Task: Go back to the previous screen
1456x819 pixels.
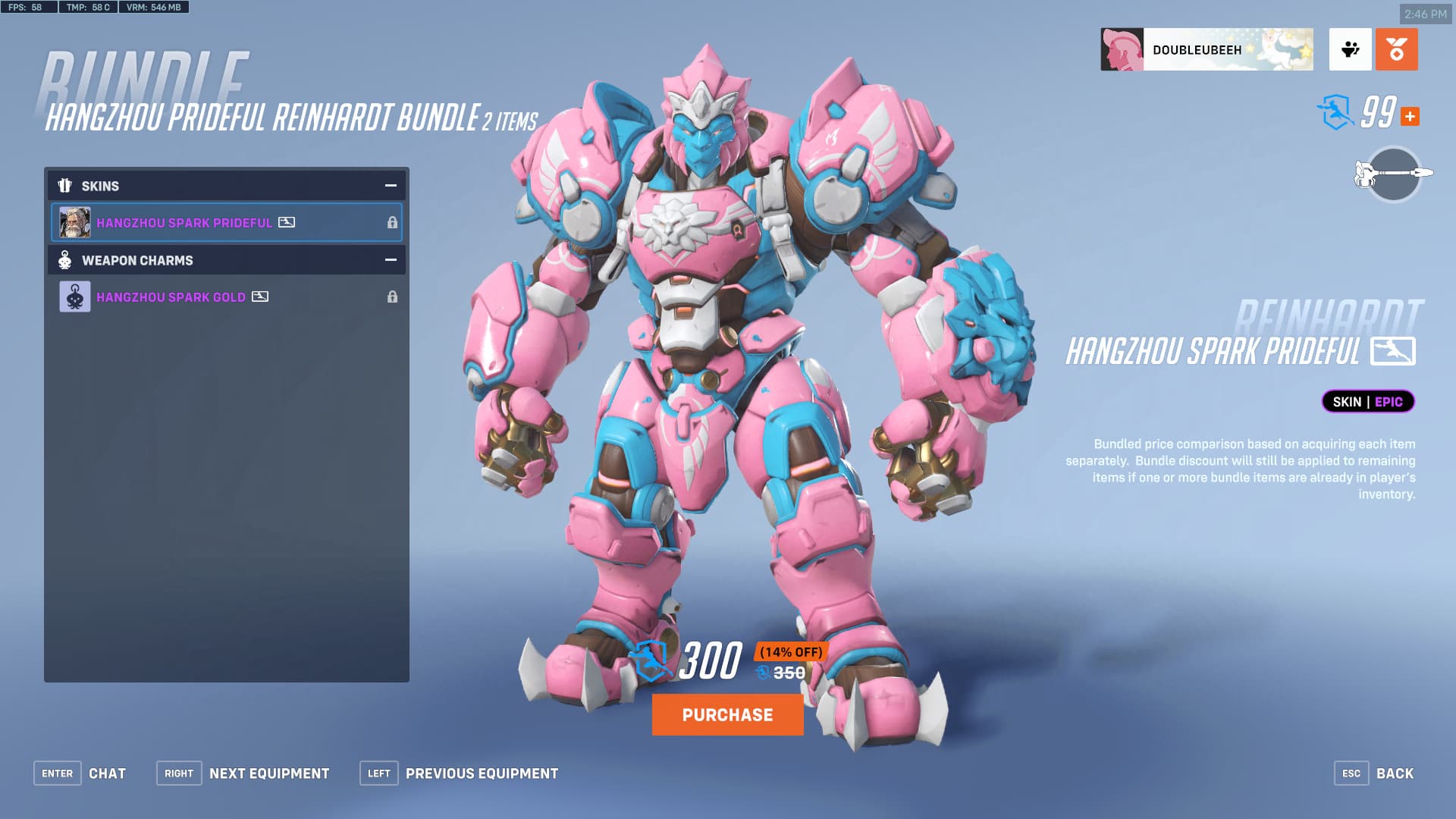Action: (1374, 773)
